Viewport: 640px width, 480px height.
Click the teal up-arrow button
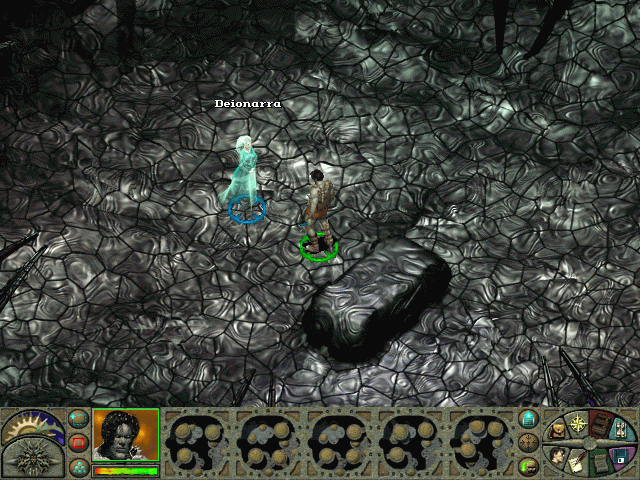530,419
